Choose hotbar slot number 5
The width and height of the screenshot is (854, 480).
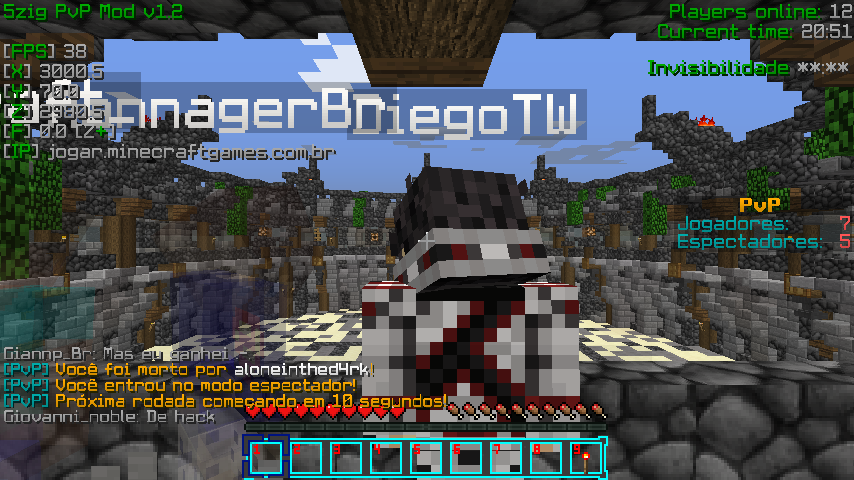click(425, 458)
